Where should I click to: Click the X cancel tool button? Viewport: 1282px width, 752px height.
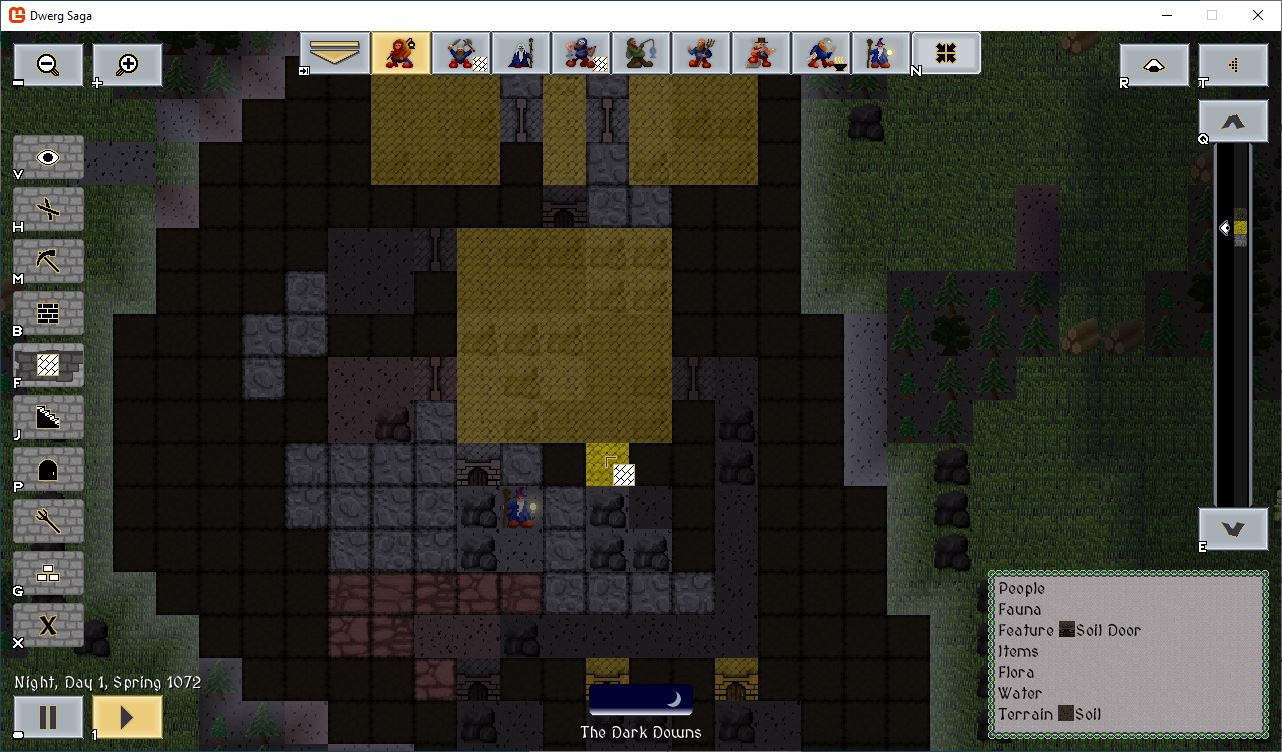tap(48, 625)
